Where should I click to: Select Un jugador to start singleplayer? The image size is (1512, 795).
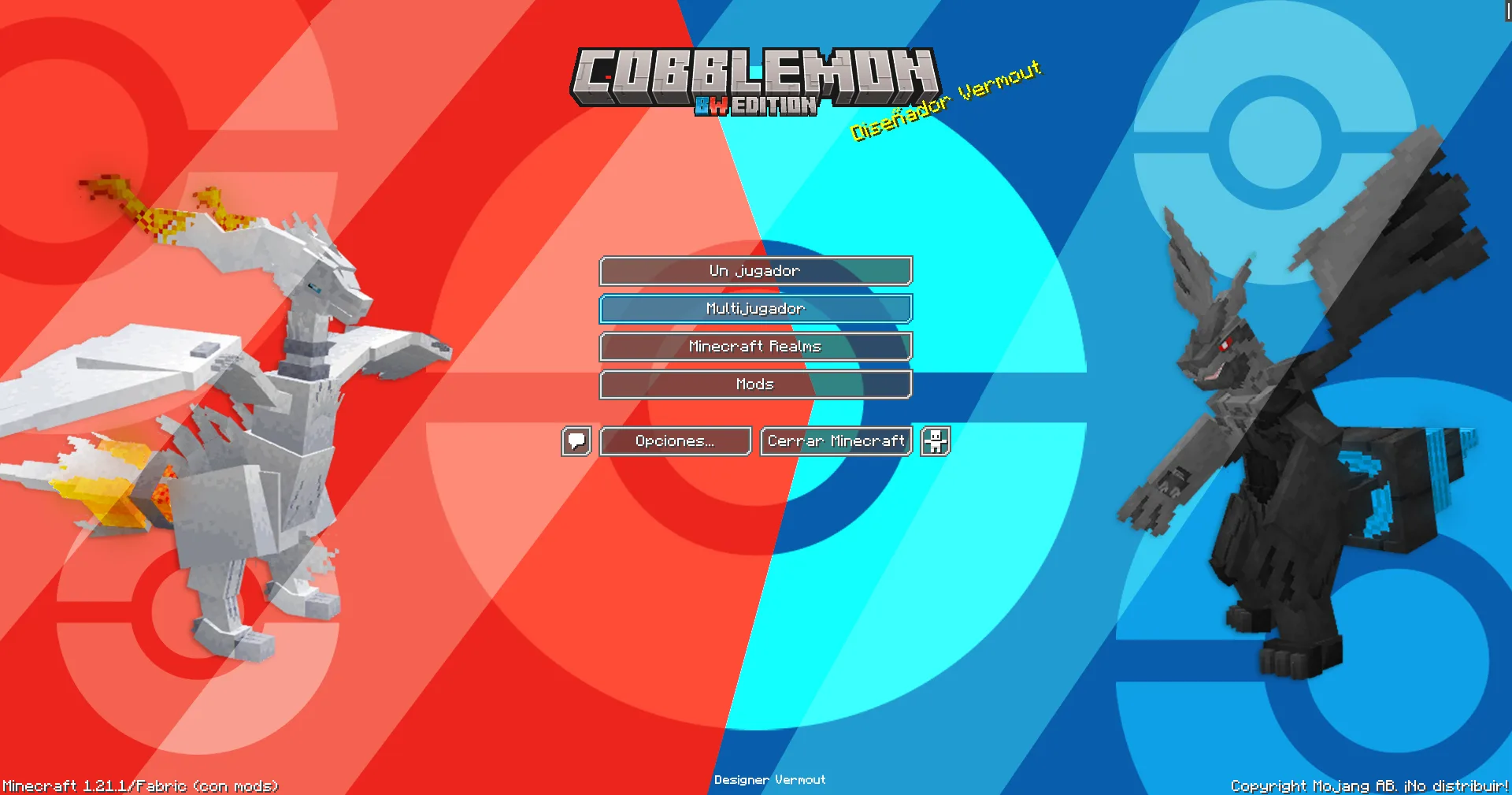pyautogui.click(x=755, y=270)
